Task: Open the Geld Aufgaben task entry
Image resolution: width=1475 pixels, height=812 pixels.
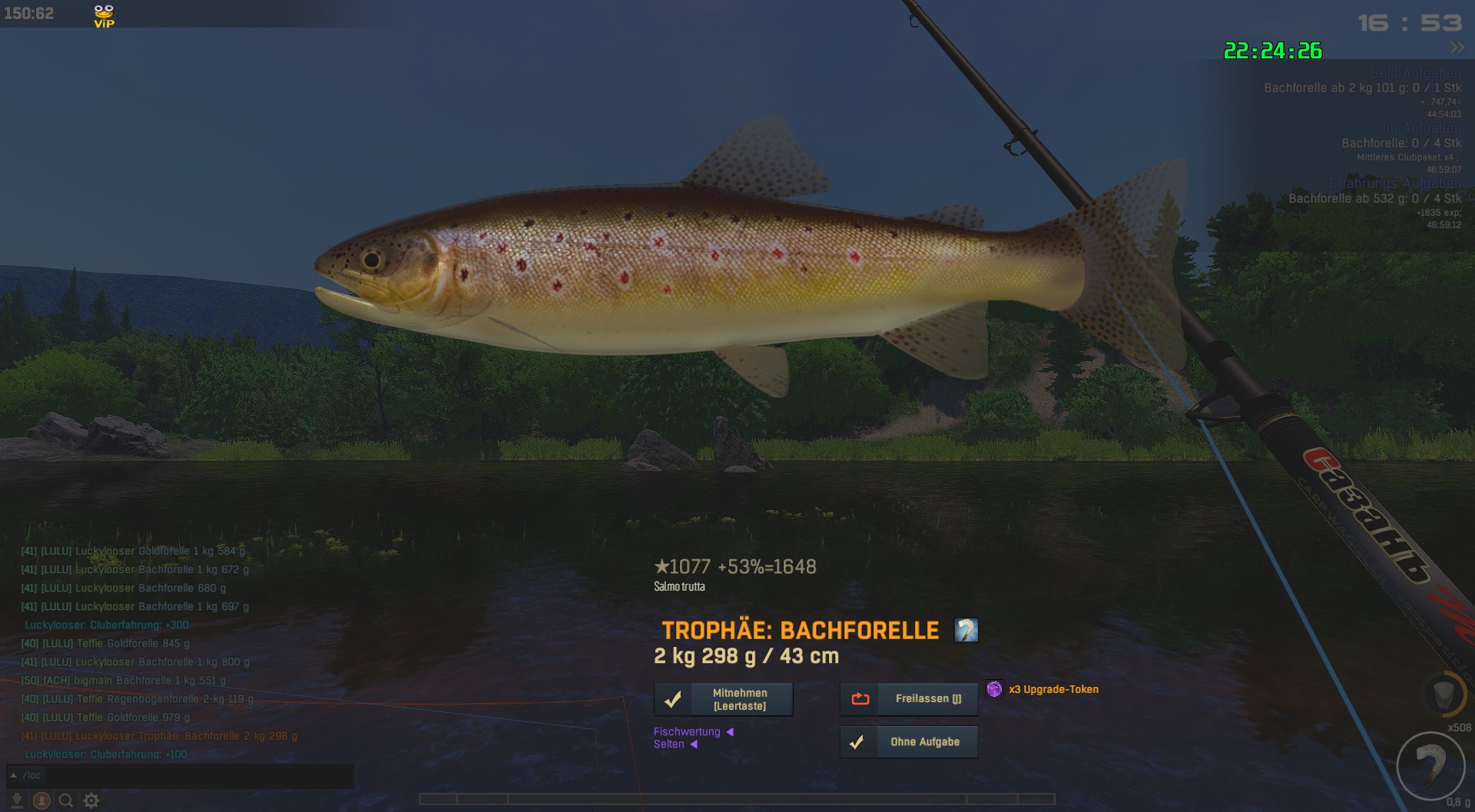Action: (1415, 74)
